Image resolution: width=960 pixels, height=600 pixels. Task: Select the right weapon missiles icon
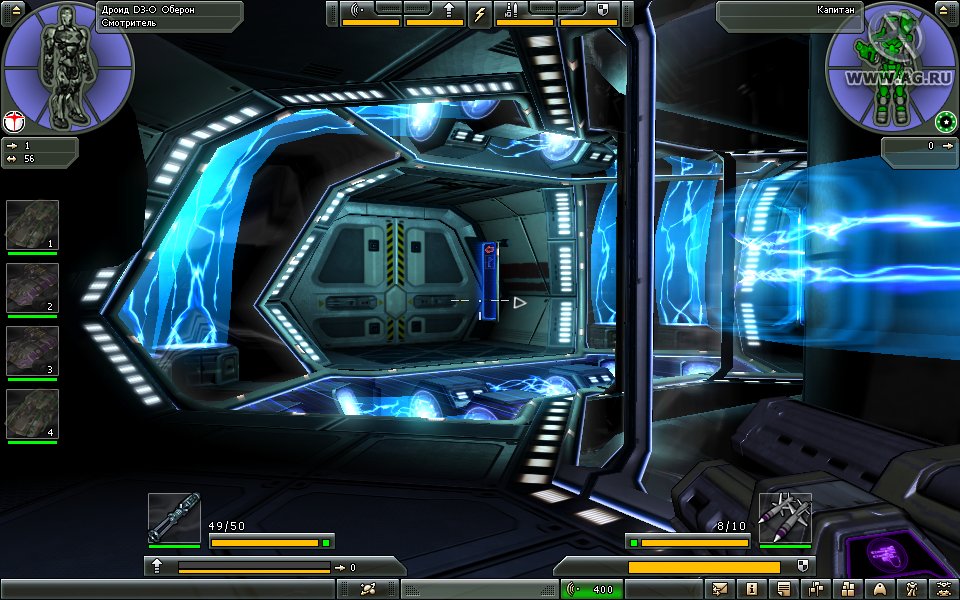click(784, 518)
